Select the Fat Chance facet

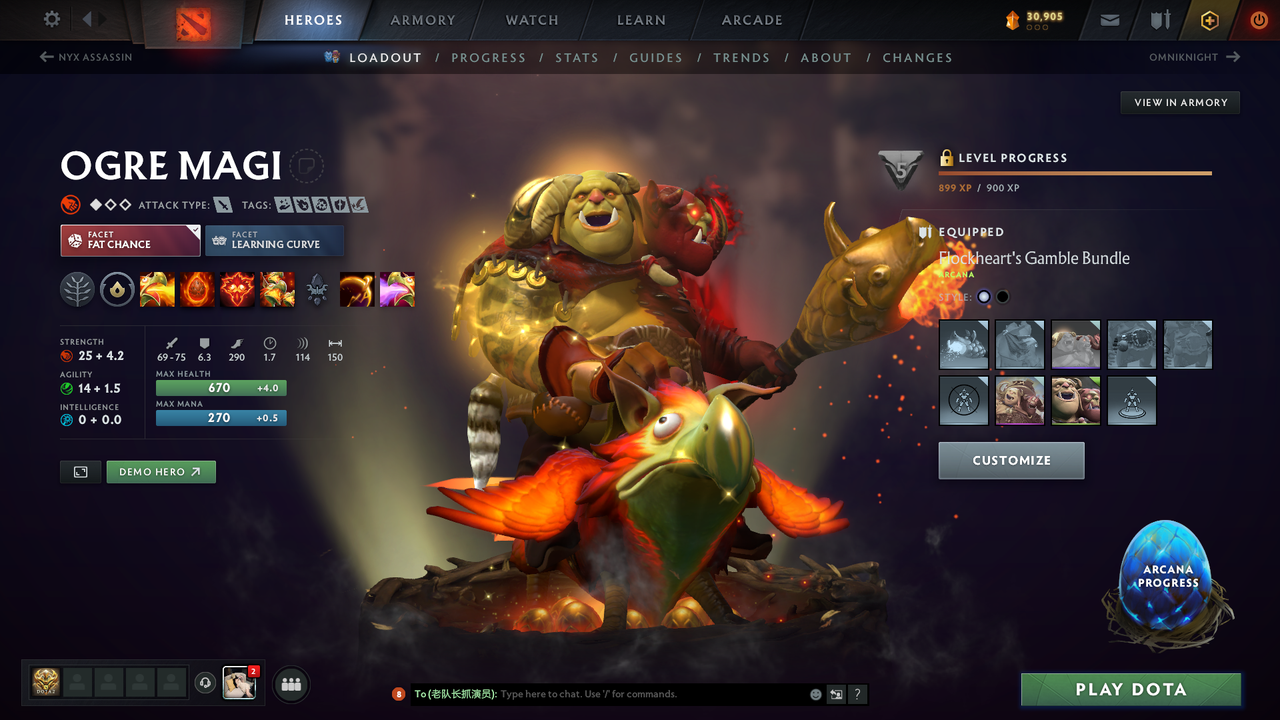(x=130, y=241)
